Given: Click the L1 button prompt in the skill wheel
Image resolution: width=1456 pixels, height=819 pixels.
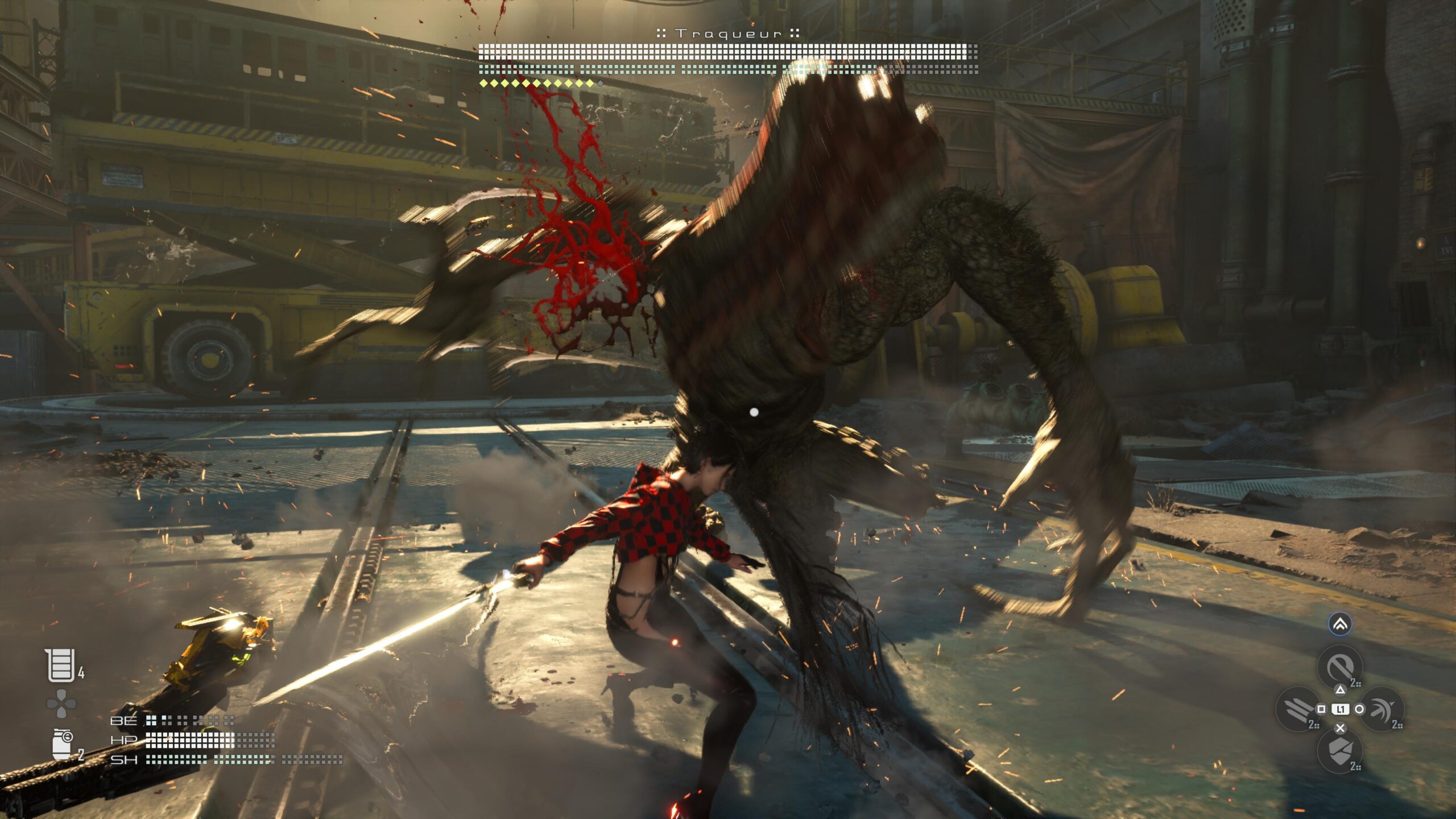Looking at the screenshot, I should tap(1341, 709).
